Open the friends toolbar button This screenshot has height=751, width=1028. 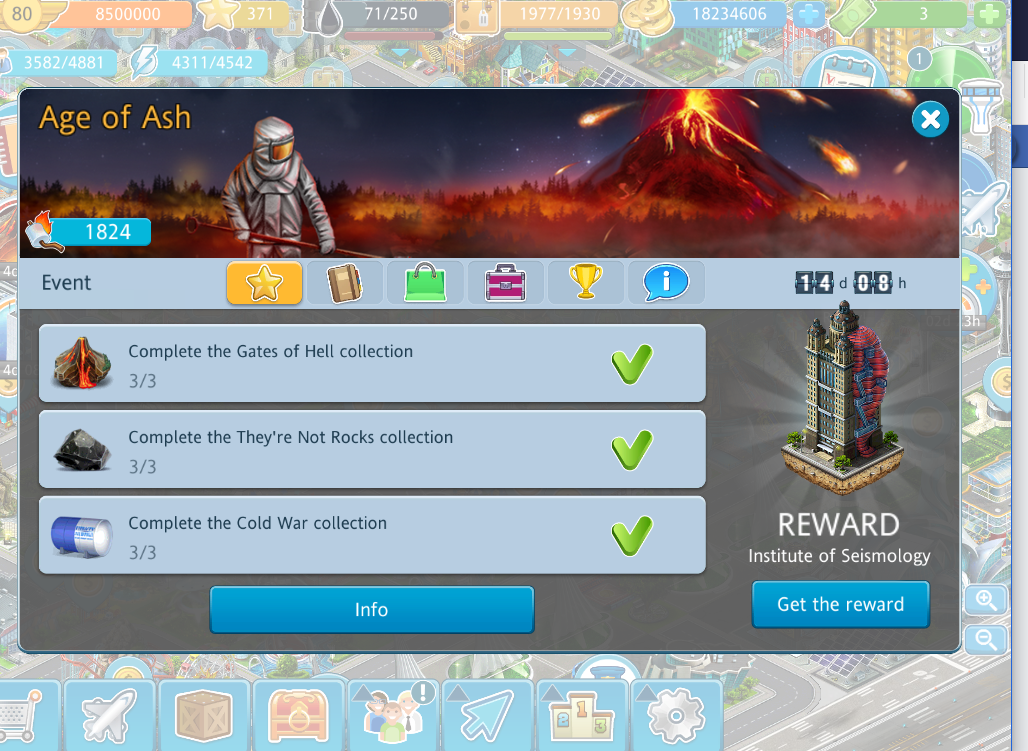point(393,716)
